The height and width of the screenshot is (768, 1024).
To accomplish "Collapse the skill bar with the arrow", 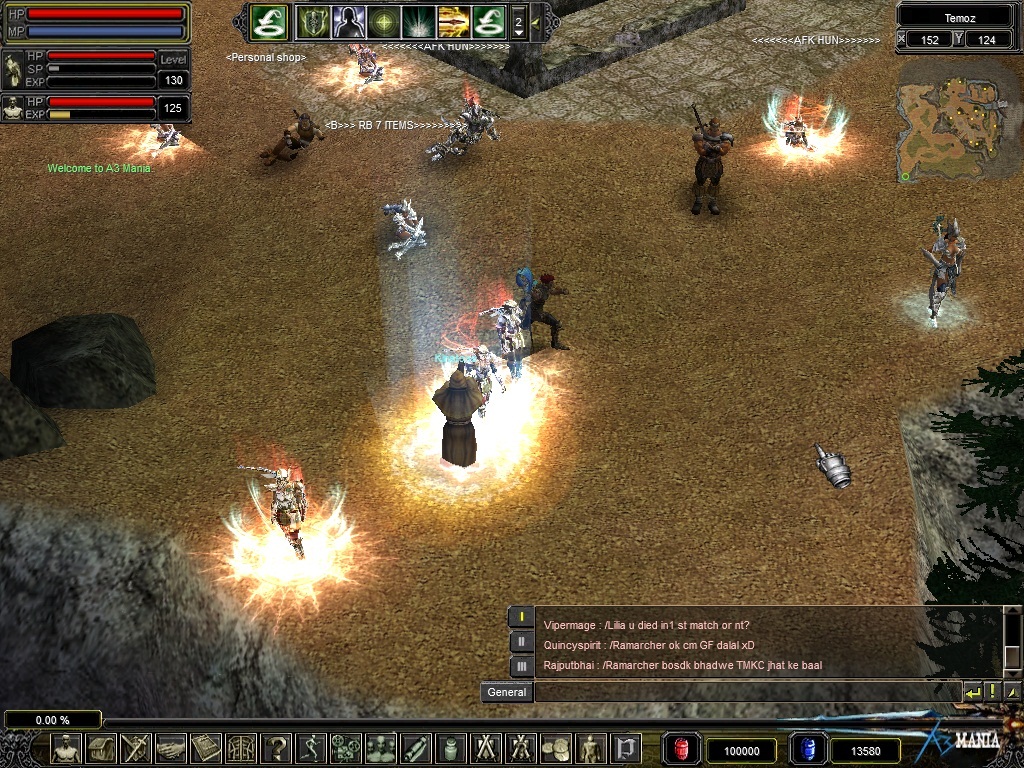I will point(536,21).
